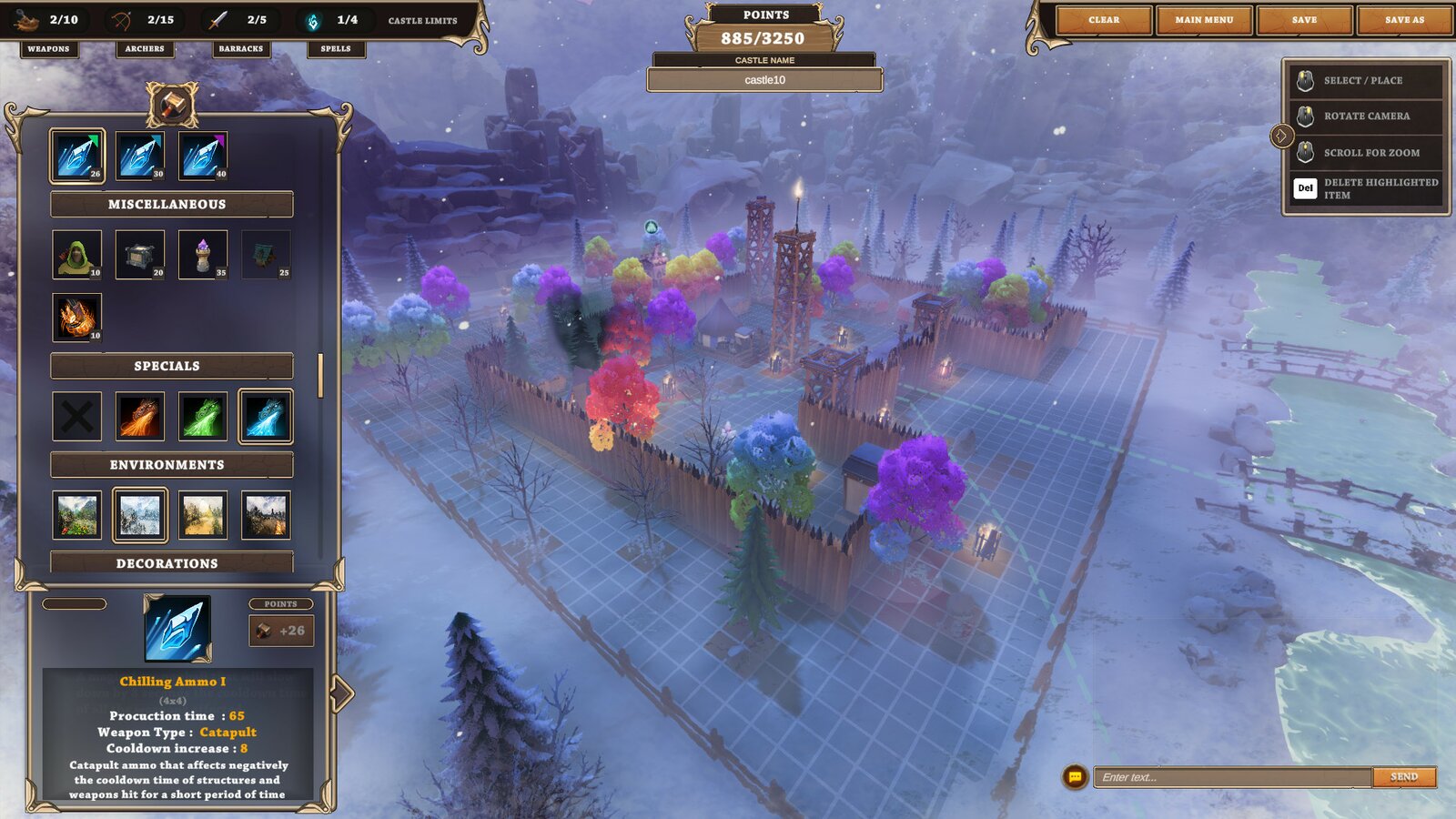Click the SAVE button
Image resolution: width=1456 pixels, height=819 pixels.
coord(1304,20)
